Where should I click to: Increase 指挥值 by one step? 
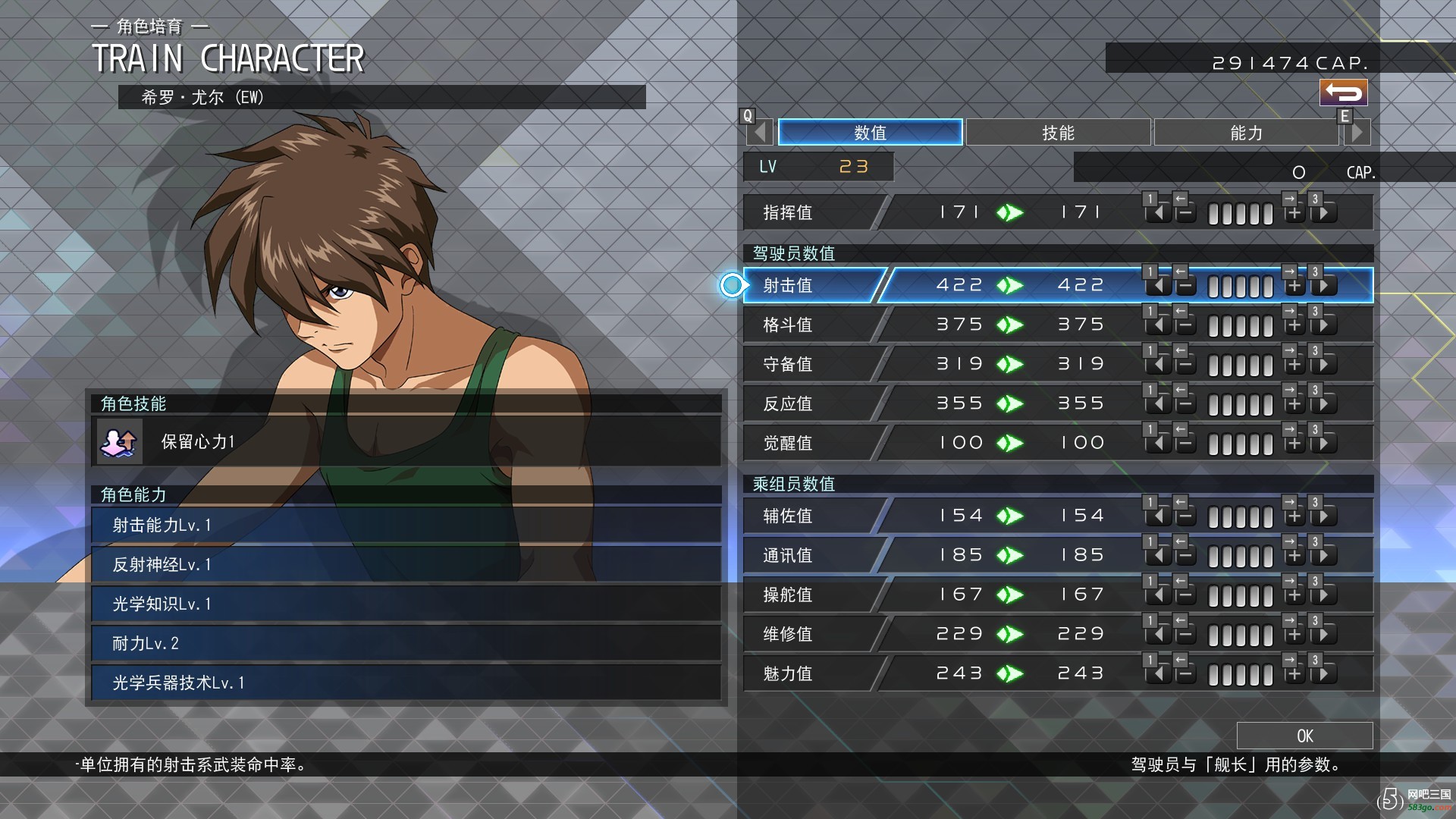[1294, 214]
